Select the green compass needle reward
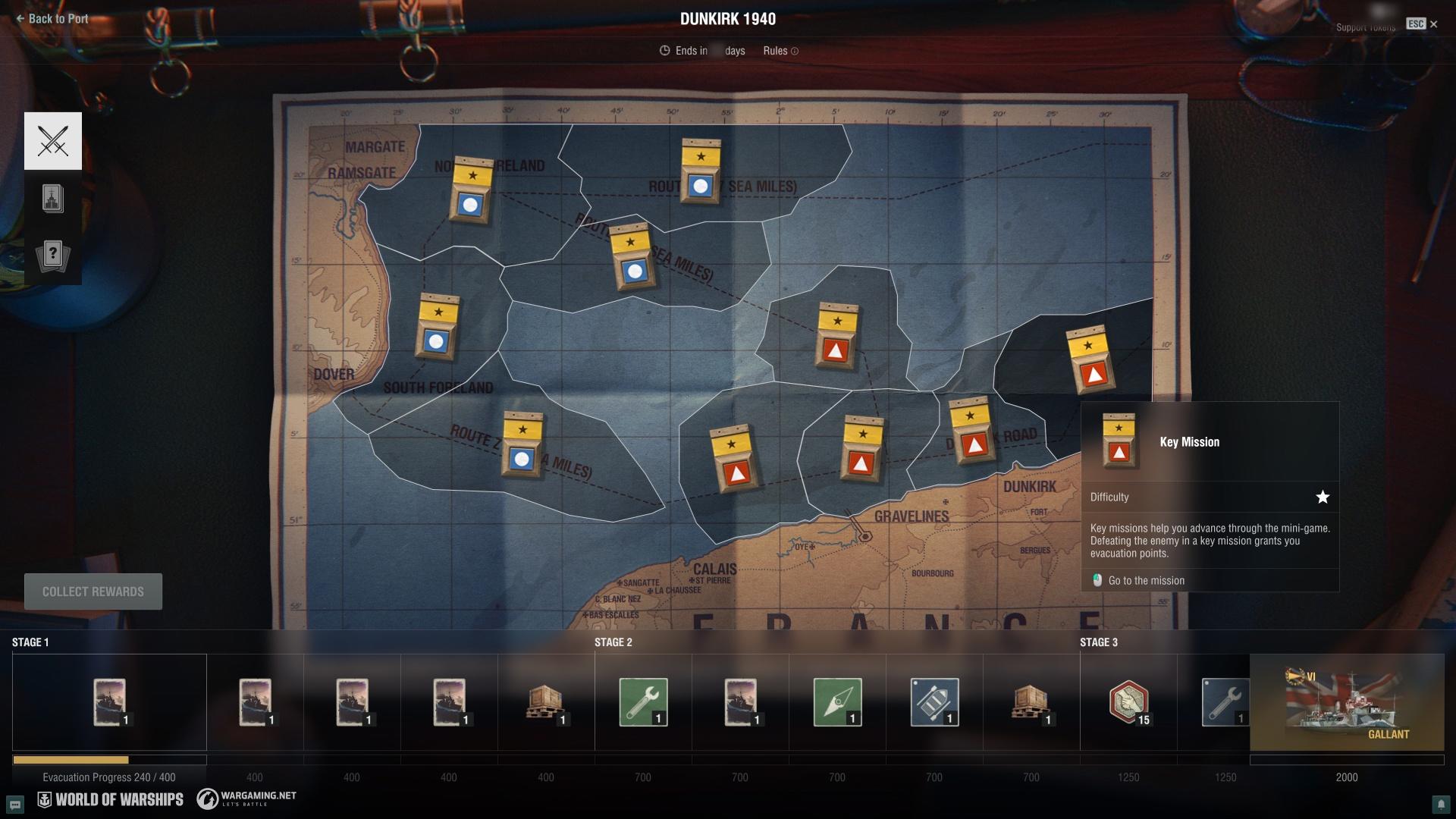The height and width of the screenshot is (819, 1456). (x=837, y=702)
